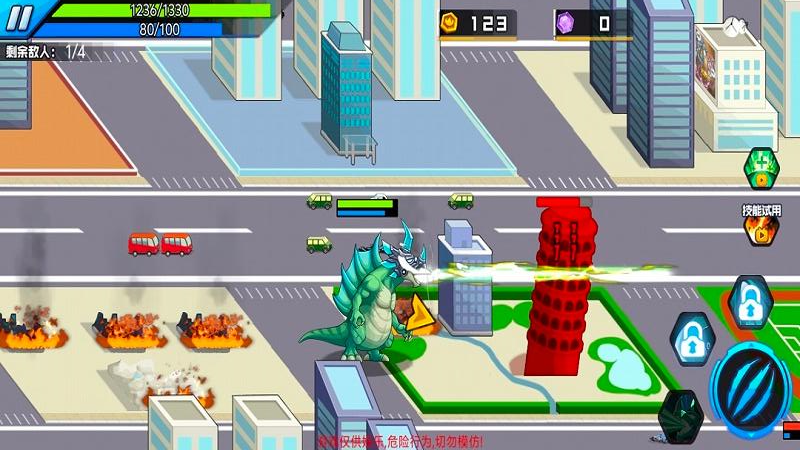The image size is (800, 450).
Task: Tap the green health video reward icon
Action: click(763, 167)
